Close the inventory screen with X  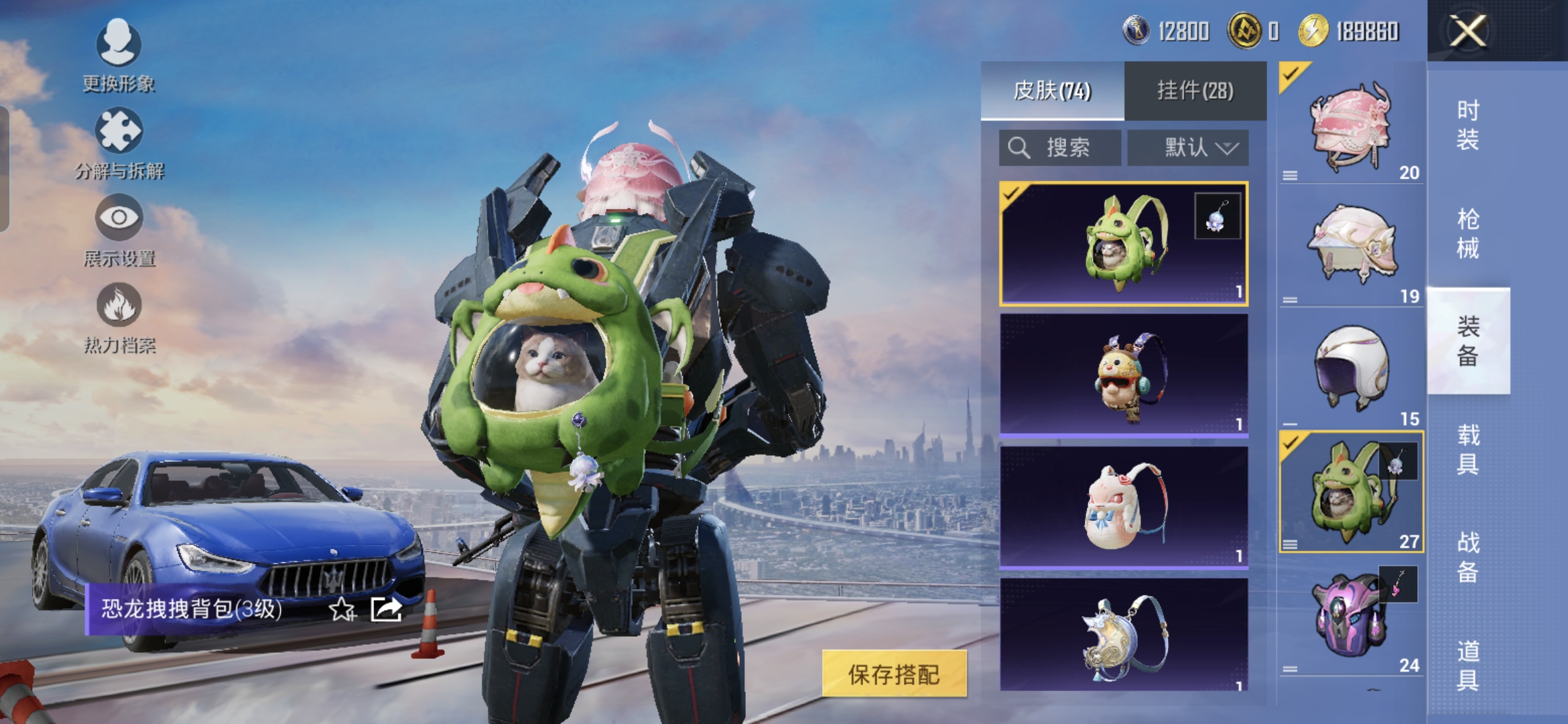(x=1467, y=31)
